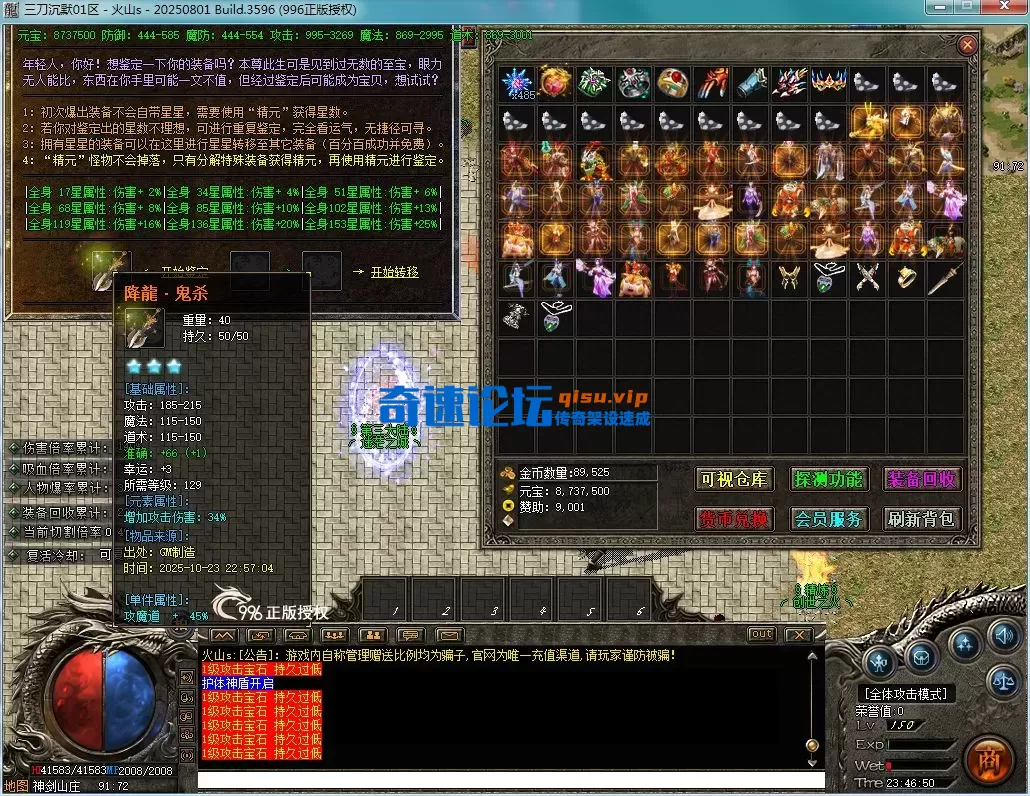This screenshot has width=1030, height=796.
Task: Select the 货币兑换 currency exchange button
Action: coord(735,519)
